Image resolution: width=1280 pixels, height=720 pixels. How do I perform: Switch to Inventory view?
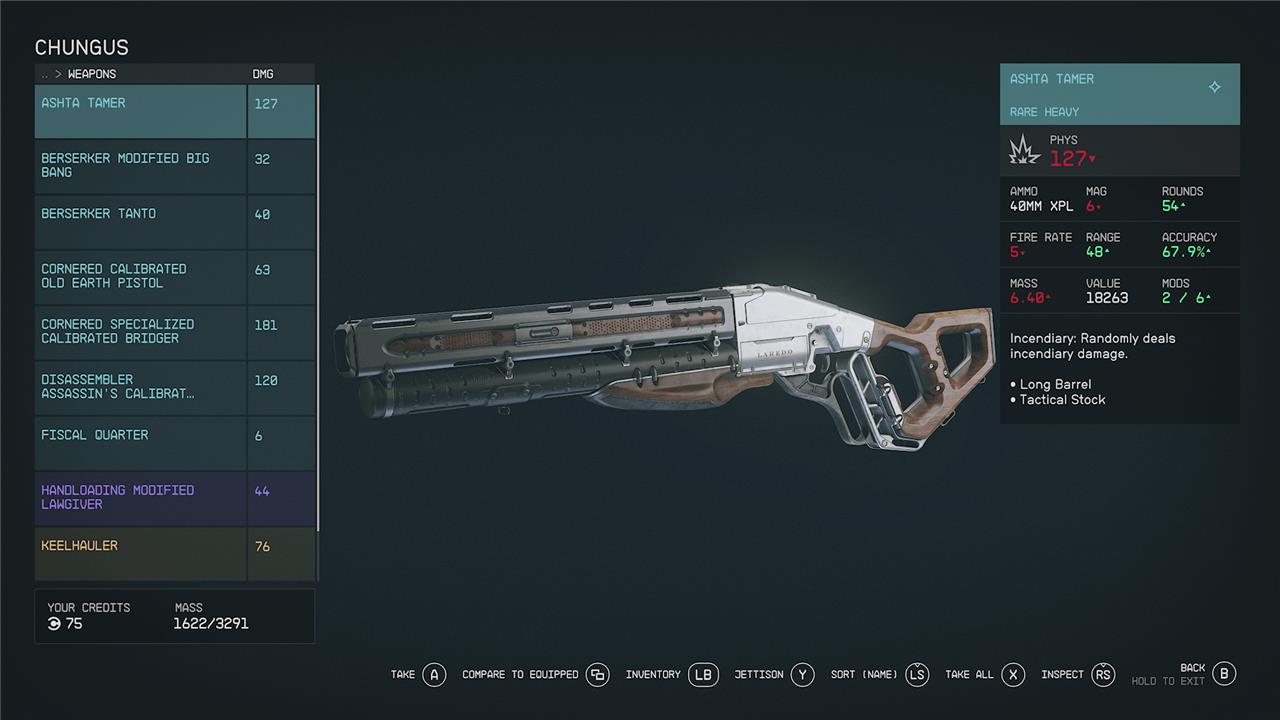[703, 675]
